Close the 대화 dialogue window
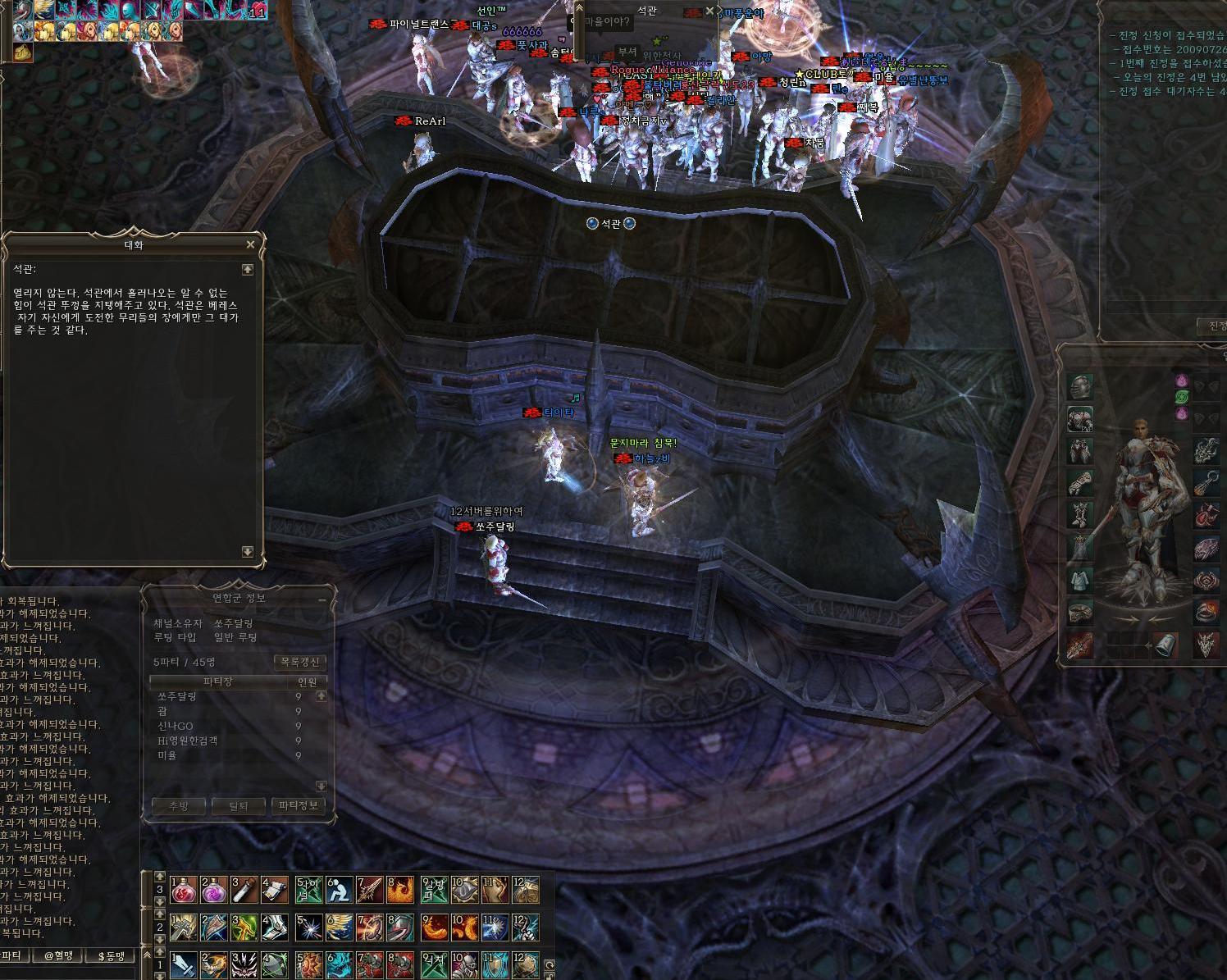The height and width of the screenshot is (980, 1227). [x=250, y=244]
